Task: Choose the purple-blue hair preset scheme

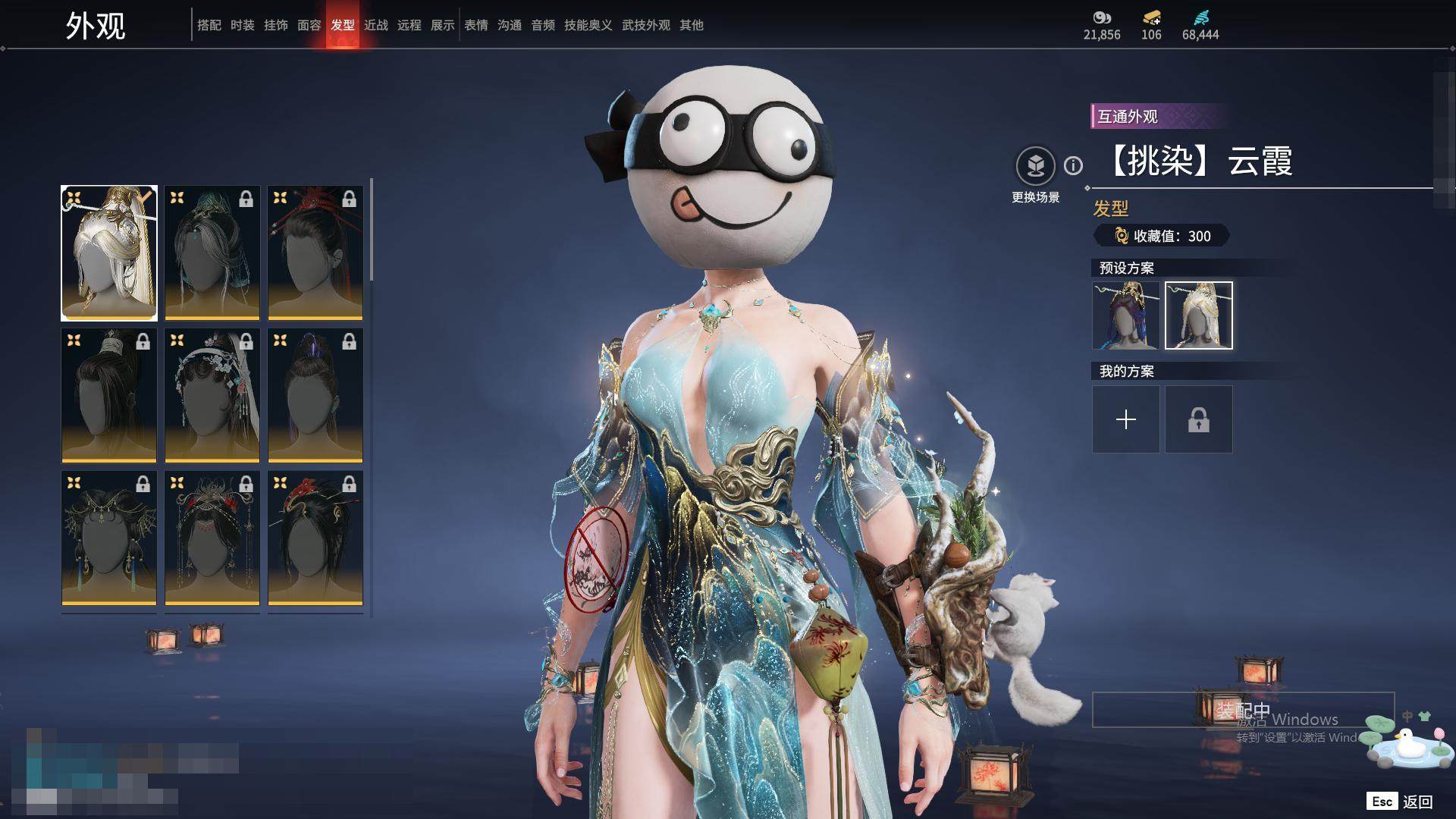Action: click(1125, 315)
